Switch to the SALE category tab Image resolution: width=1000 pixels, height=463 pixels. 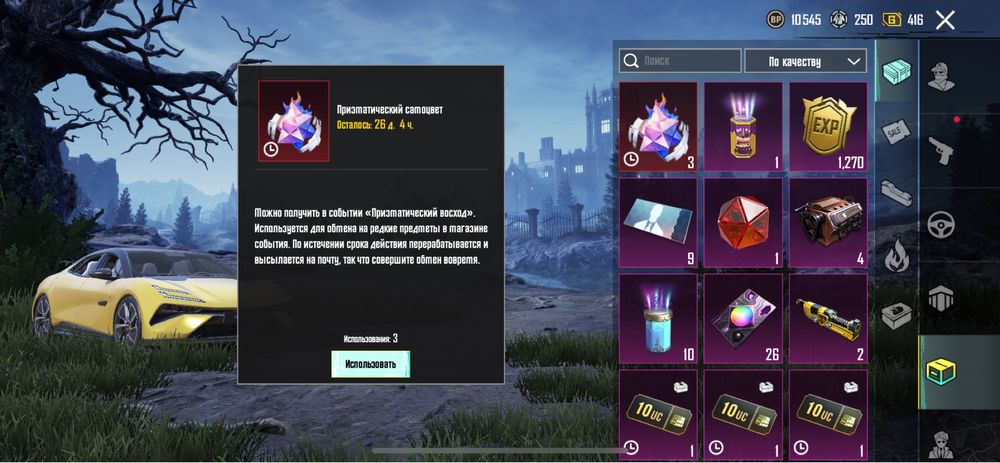pyautogui.click(x=895, y=132)
